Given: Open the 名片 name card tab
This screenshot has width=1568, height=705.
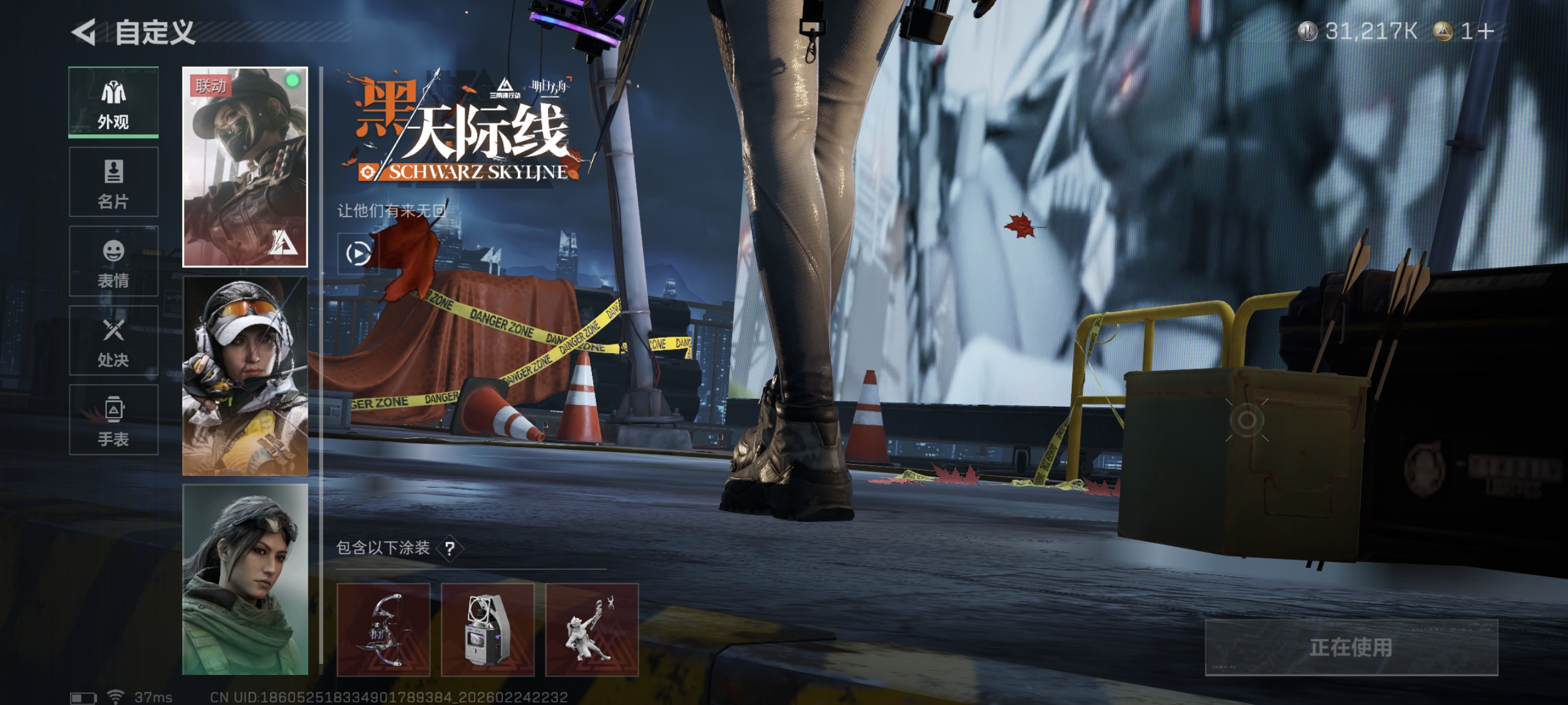Looking at the screenshot, I should 113,182.
